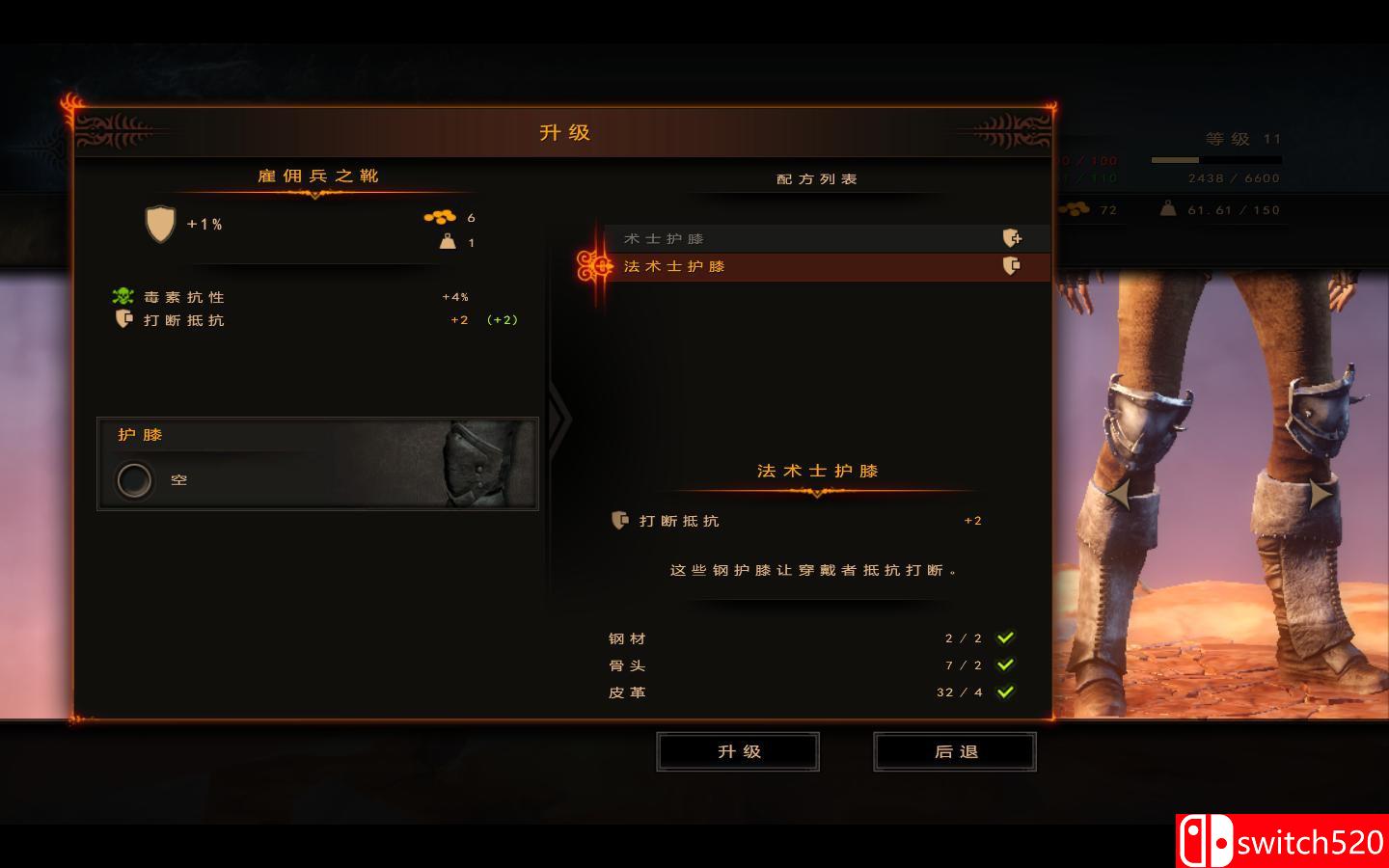Click the left arrow on the character preview
Viewport: 1389px width, 868px height.
click(1119, 496)
